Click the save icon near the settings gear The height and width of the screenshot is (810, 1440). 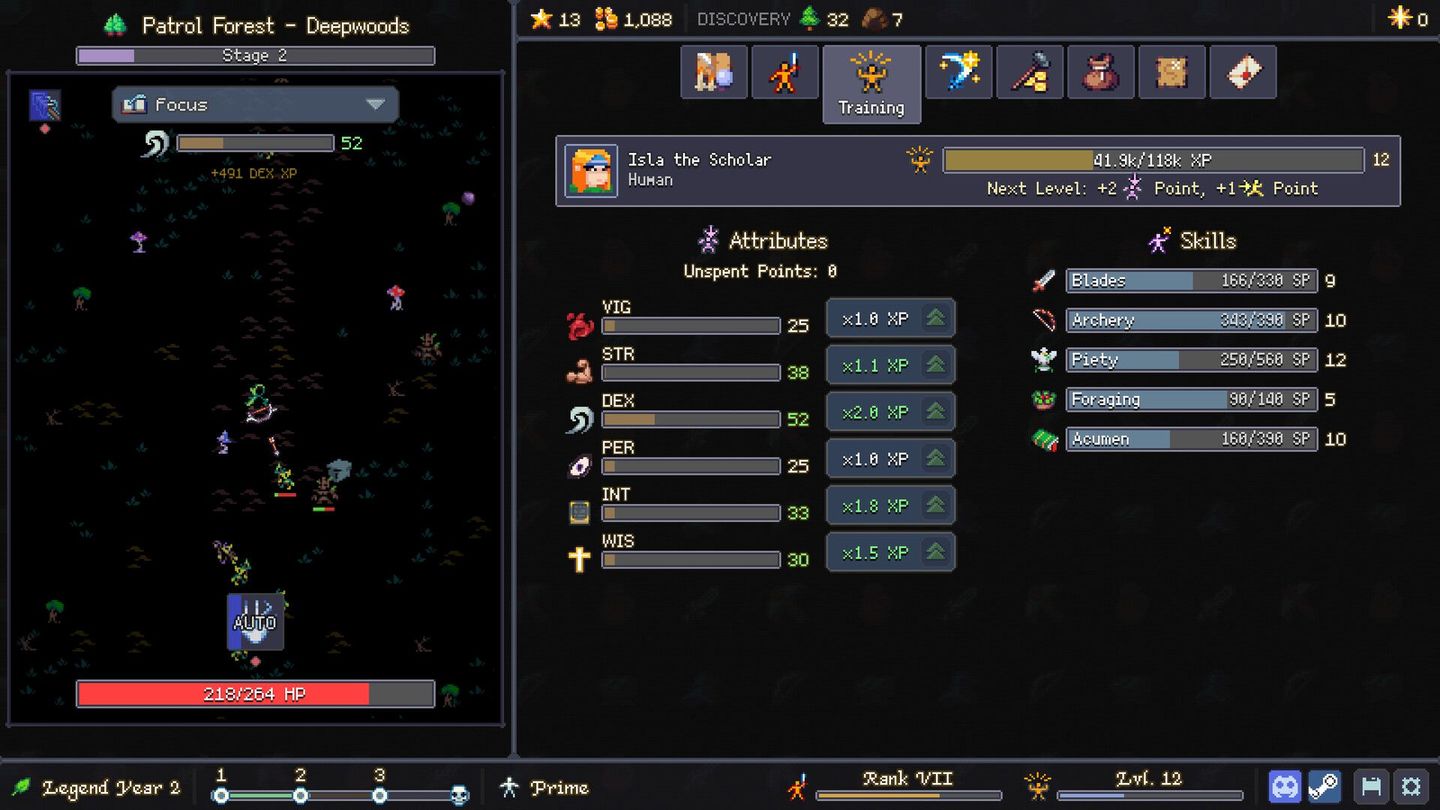pyautogui.click(x=1371, y=786)
